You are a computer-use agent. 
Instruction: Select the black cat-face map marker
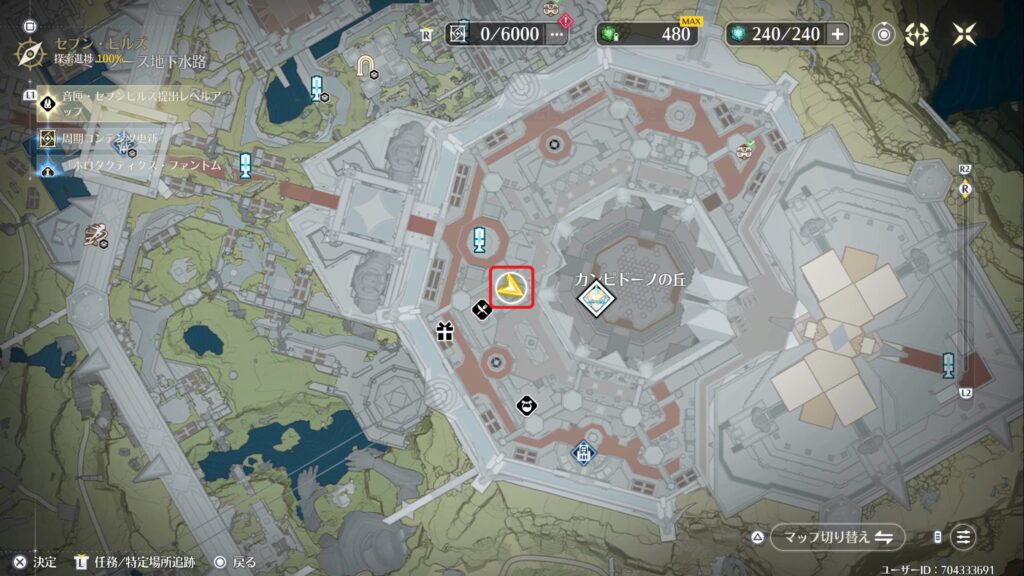pyautogui.click(x=526, y=405)
